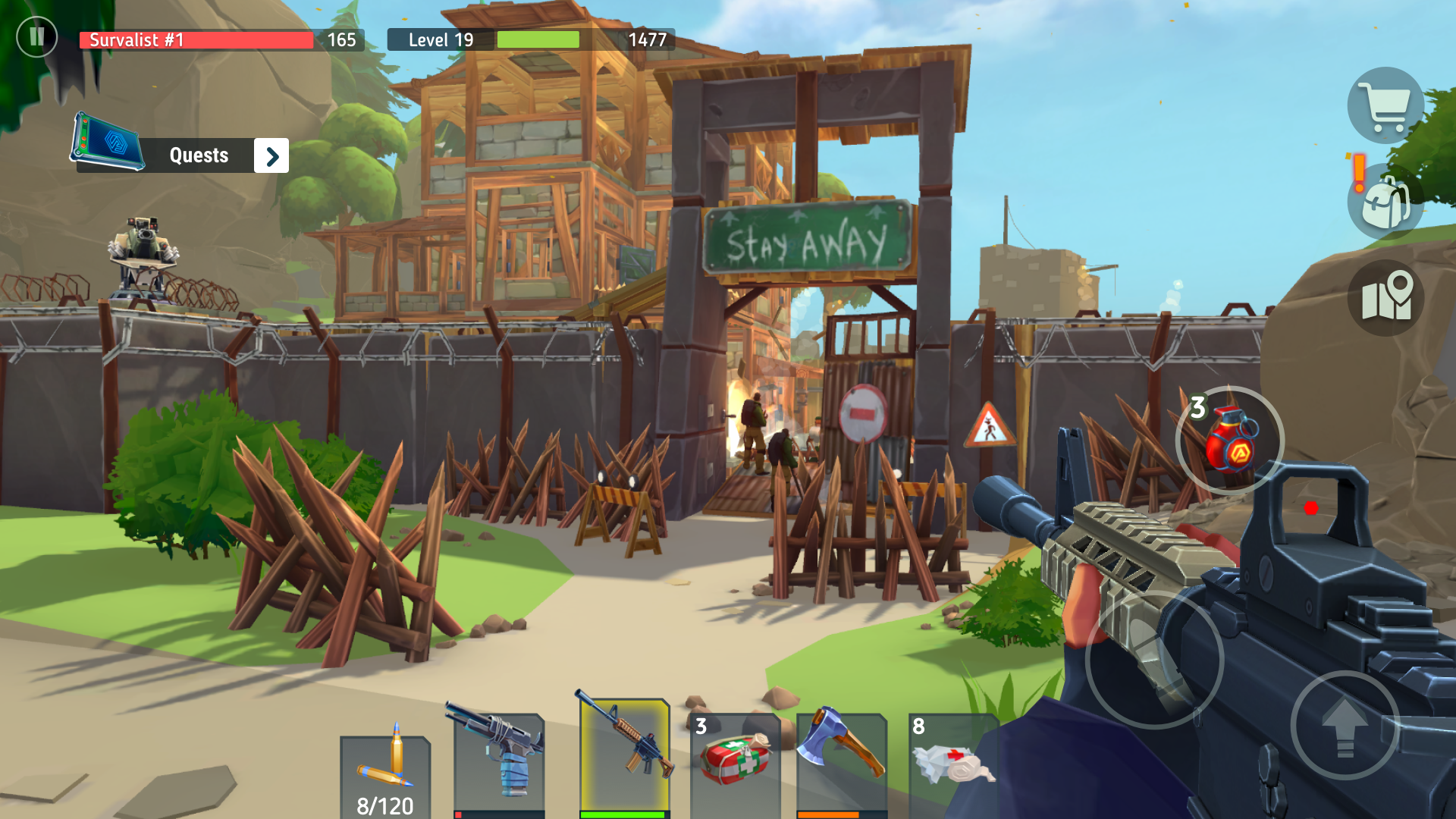Screen dimensions: 1456x819
Task: Use the medkit
Action: [736, 758]
